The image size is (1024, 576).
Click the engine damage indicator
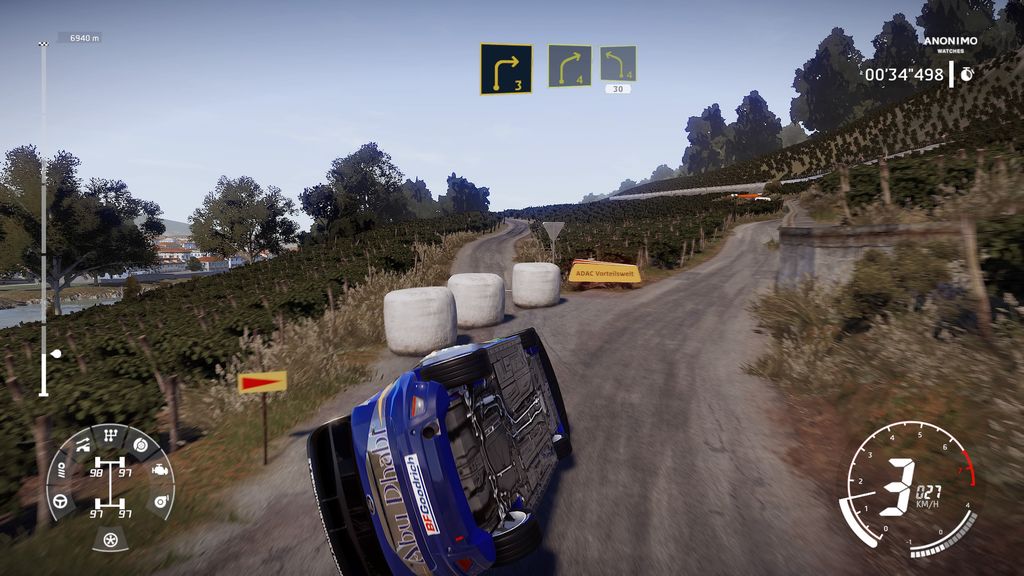[x=160, y=468]
